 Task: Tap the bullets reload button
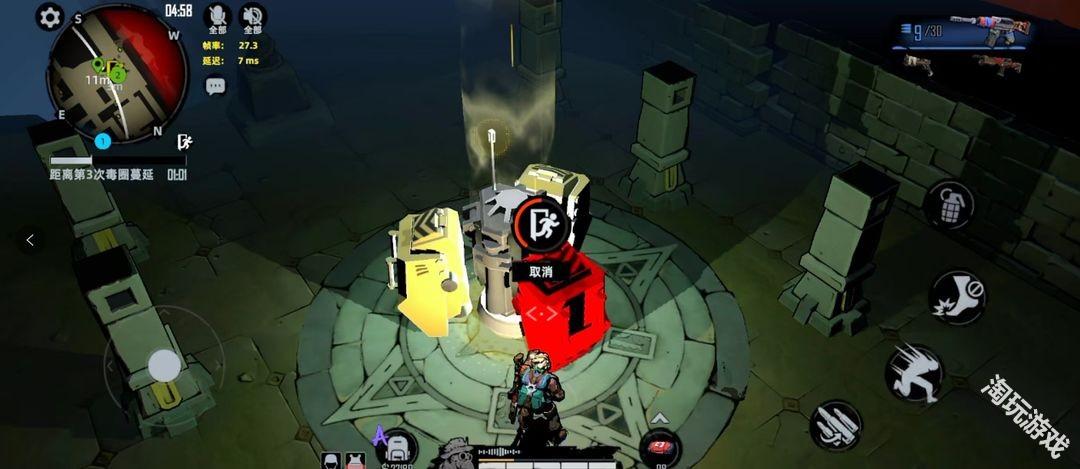836,425
